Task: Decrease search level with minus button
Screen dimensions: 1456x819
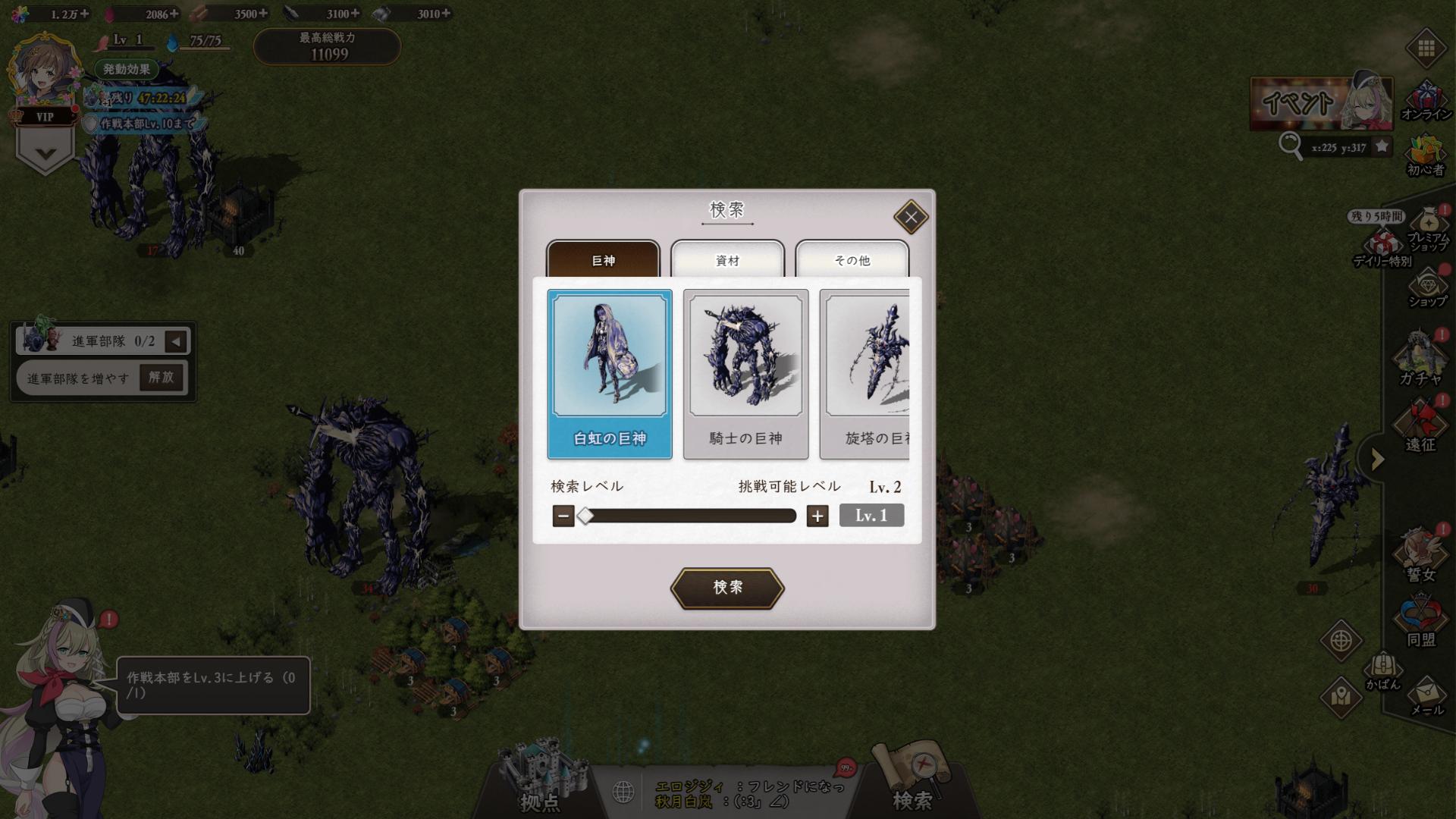Action: pyautogui.click(x=563, y=516)
